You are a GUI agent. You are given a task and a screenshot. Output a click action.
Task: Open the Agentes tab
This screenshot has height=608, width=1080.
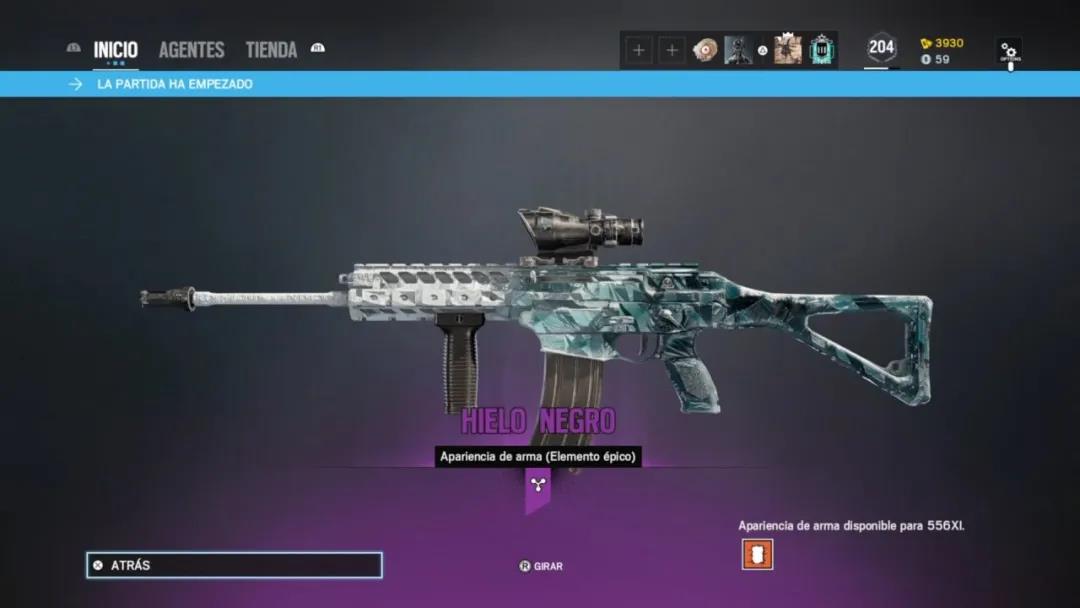(191, 50)
